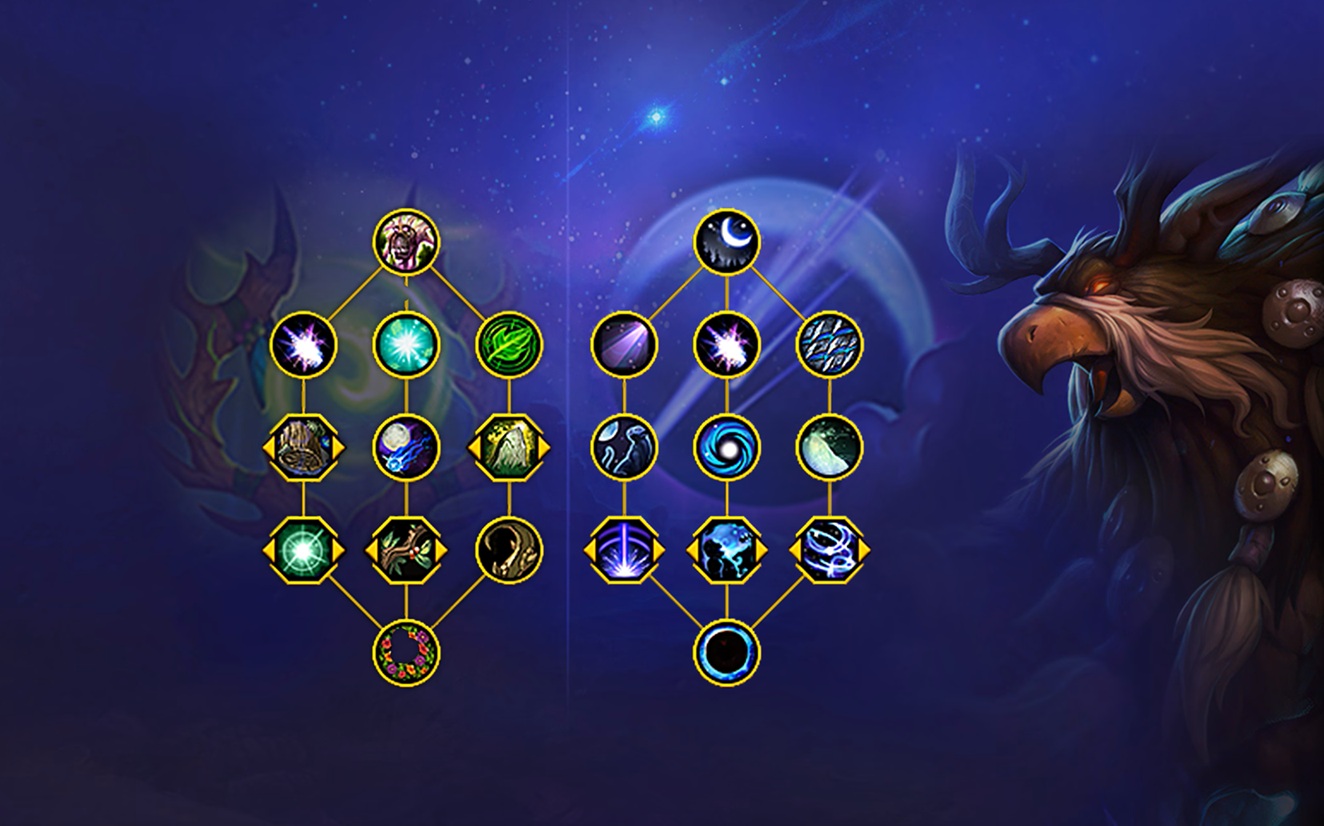The height and width of the screenshot is (826, 1324).
Task: Choose the violet pillar of light talent
Action: coord(624,550)
